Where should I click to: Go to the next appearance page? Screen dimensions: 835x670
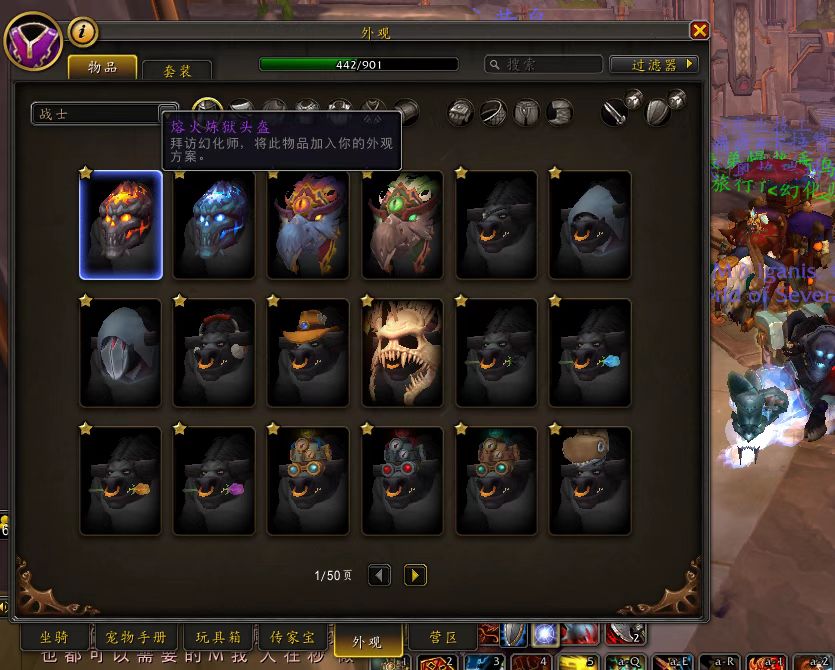point(415,575)
